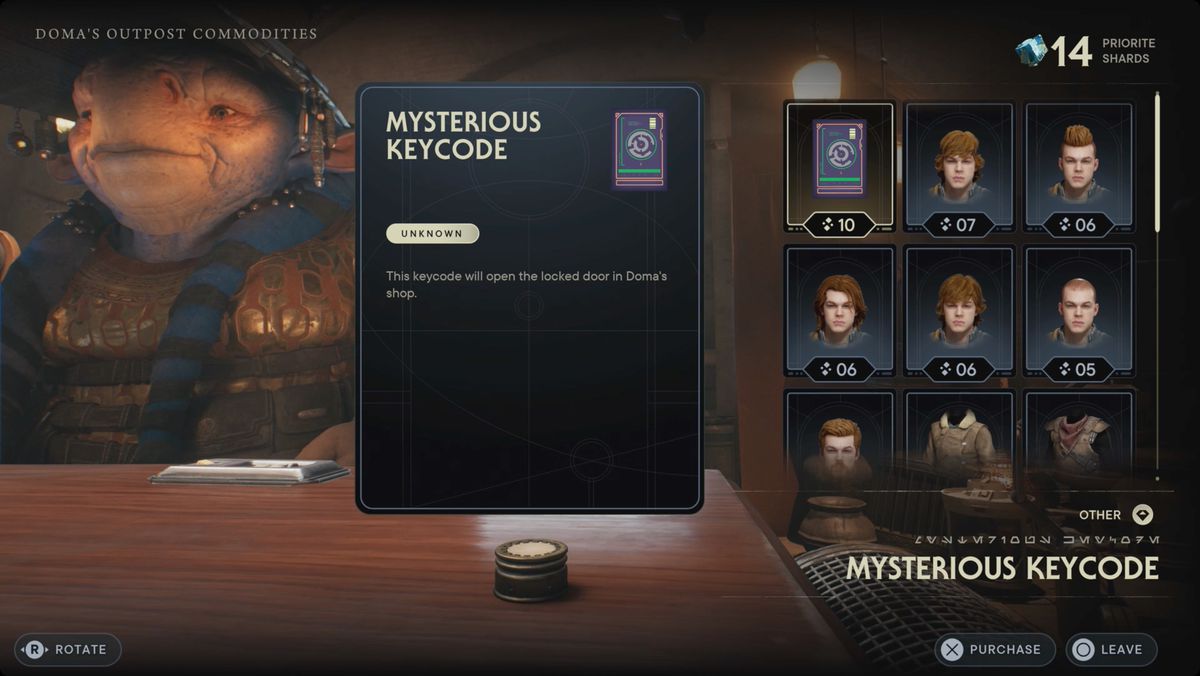Choose the full beard cosmetic tile
1200x676 pixels.
click(x=840, y=436)
